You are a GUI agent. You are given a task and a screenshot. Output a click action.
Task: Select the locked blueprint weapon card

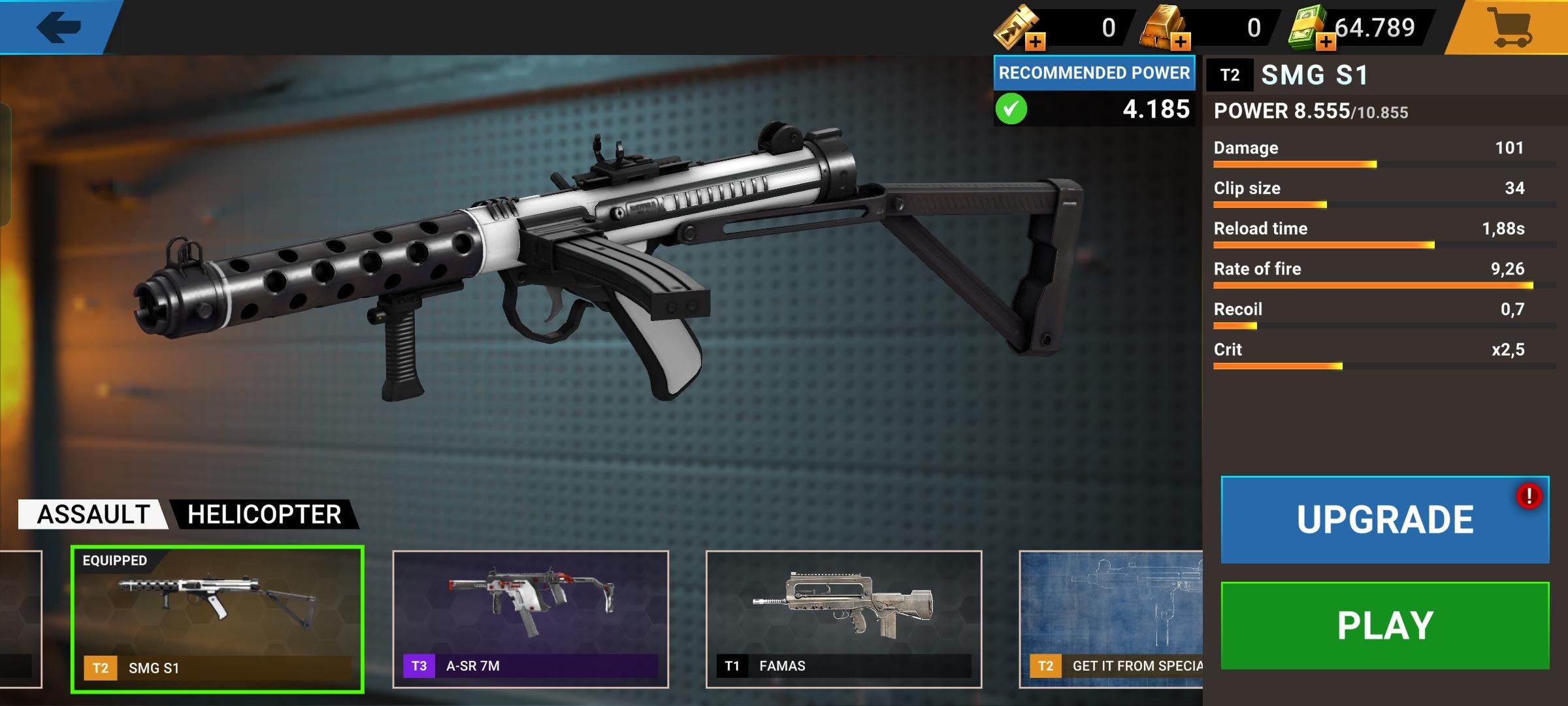pyautogui.click(x=1111, y=618)
